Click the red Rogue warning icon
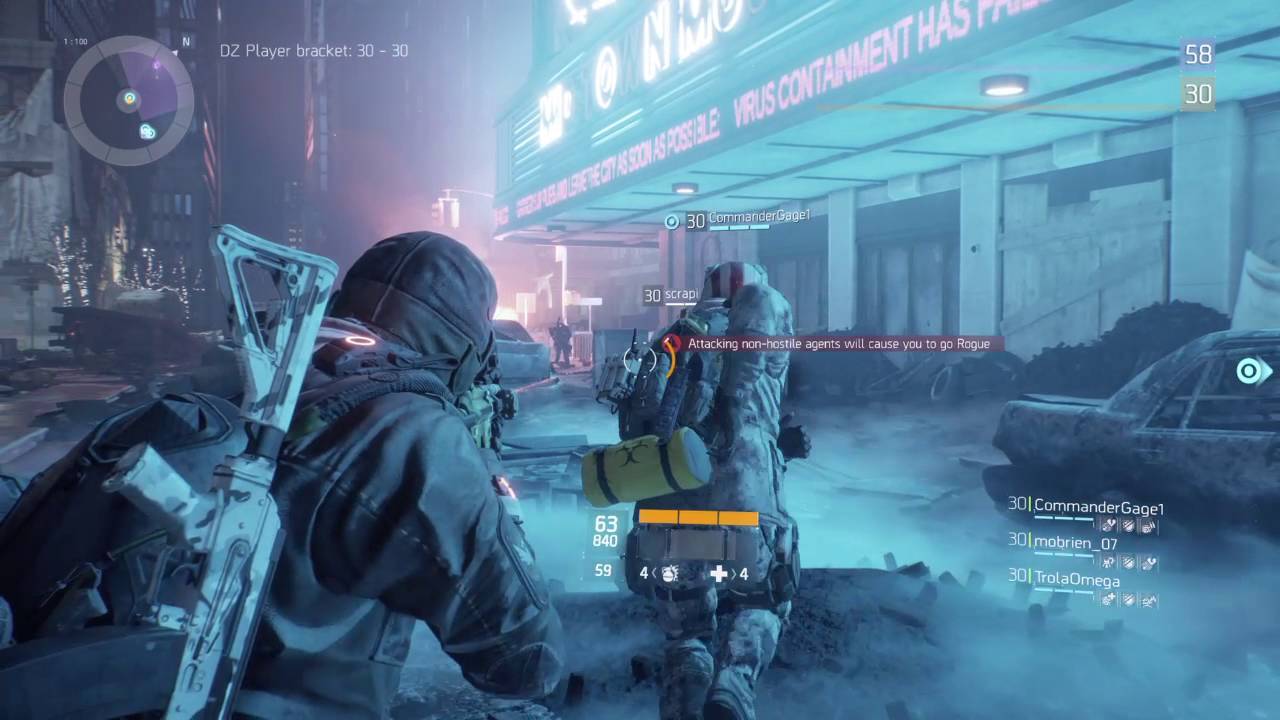 (672, 343)
